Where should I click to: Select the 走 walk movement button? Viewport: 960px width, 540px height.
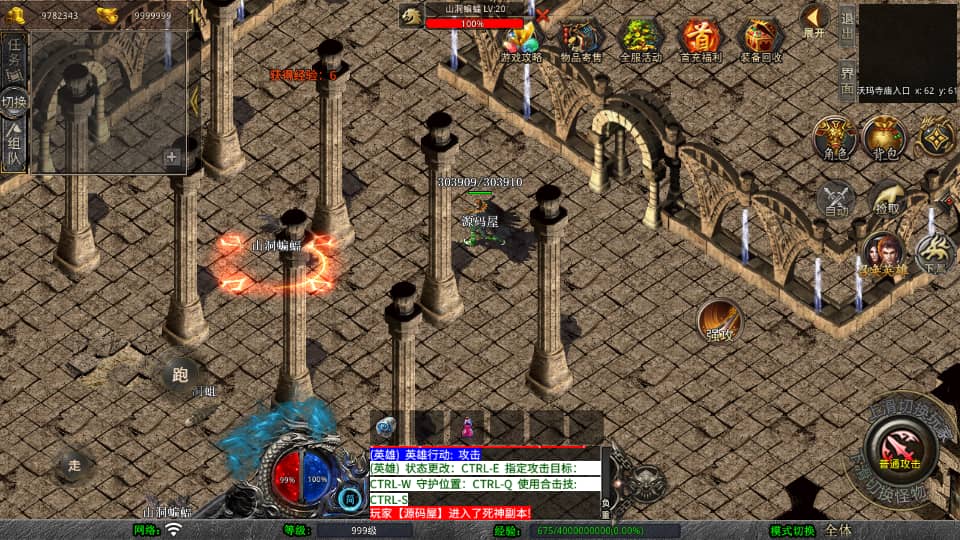74,465
